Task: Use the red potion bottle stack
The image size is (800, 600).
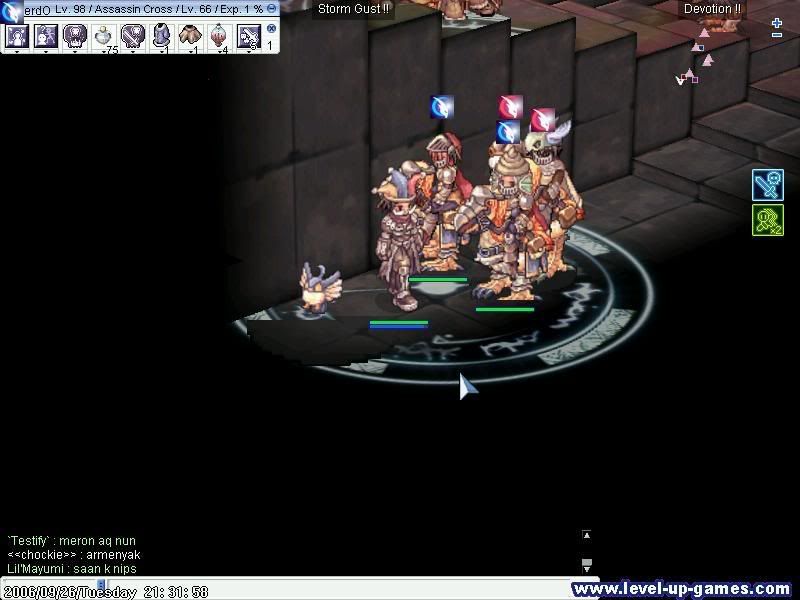Action: 219,37
